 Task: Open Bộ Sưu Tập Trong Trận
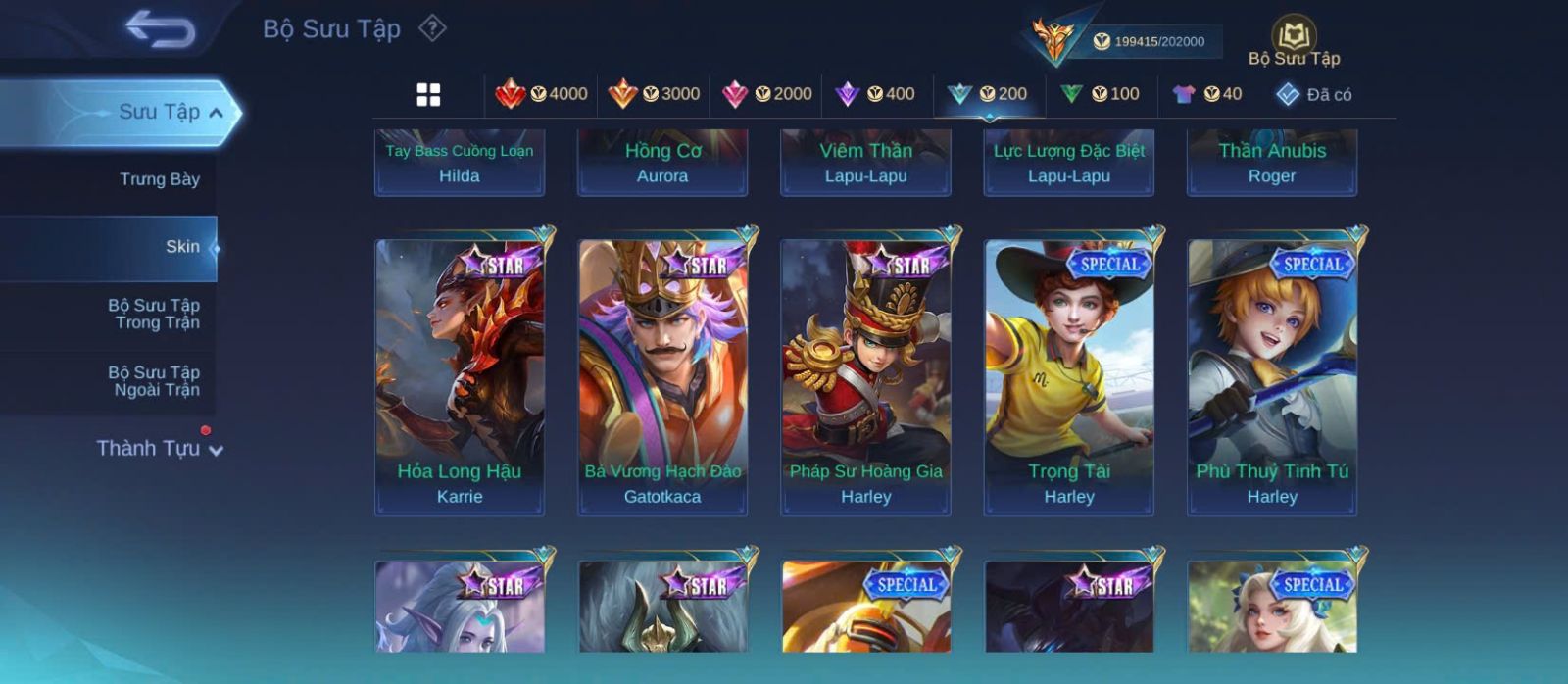[154, 314]
